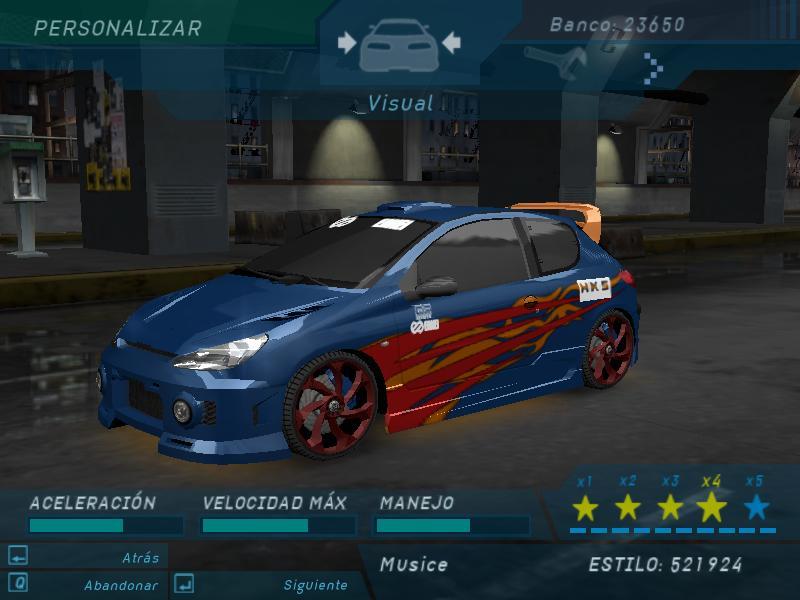Screen dimensions: 800x600
Task: Click the chevron arrow next to the wrench
Action: tap(653, 68)
